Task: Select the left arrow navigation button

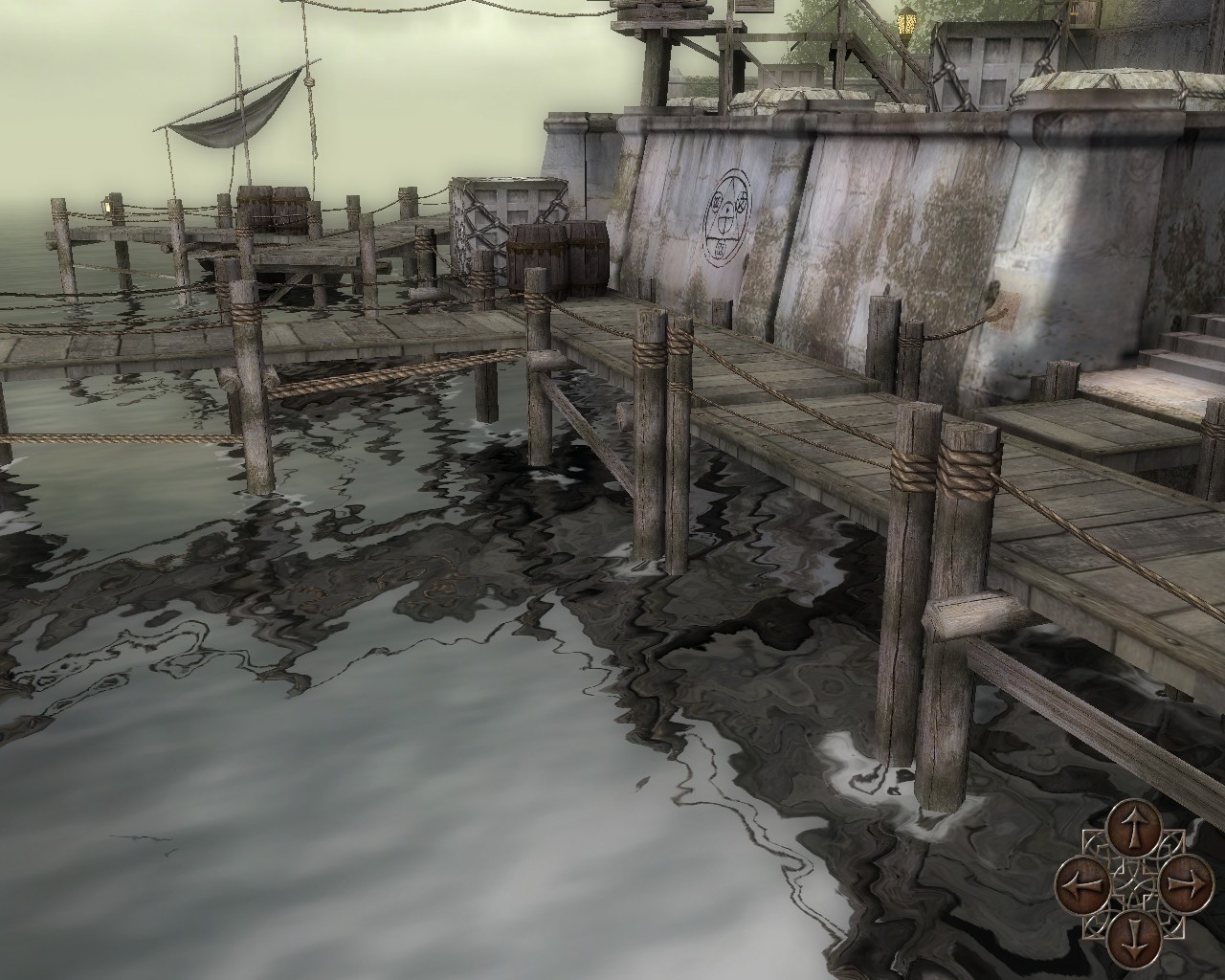Action: click(1080, 880)
